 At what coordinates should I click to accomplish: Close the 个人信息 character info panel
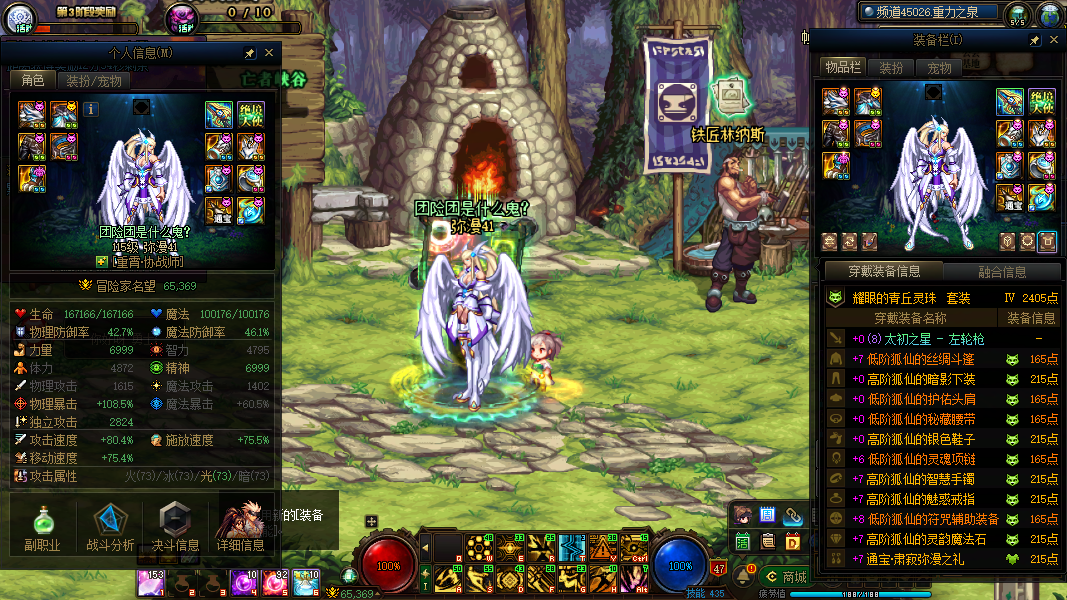(x=269, y=53)
